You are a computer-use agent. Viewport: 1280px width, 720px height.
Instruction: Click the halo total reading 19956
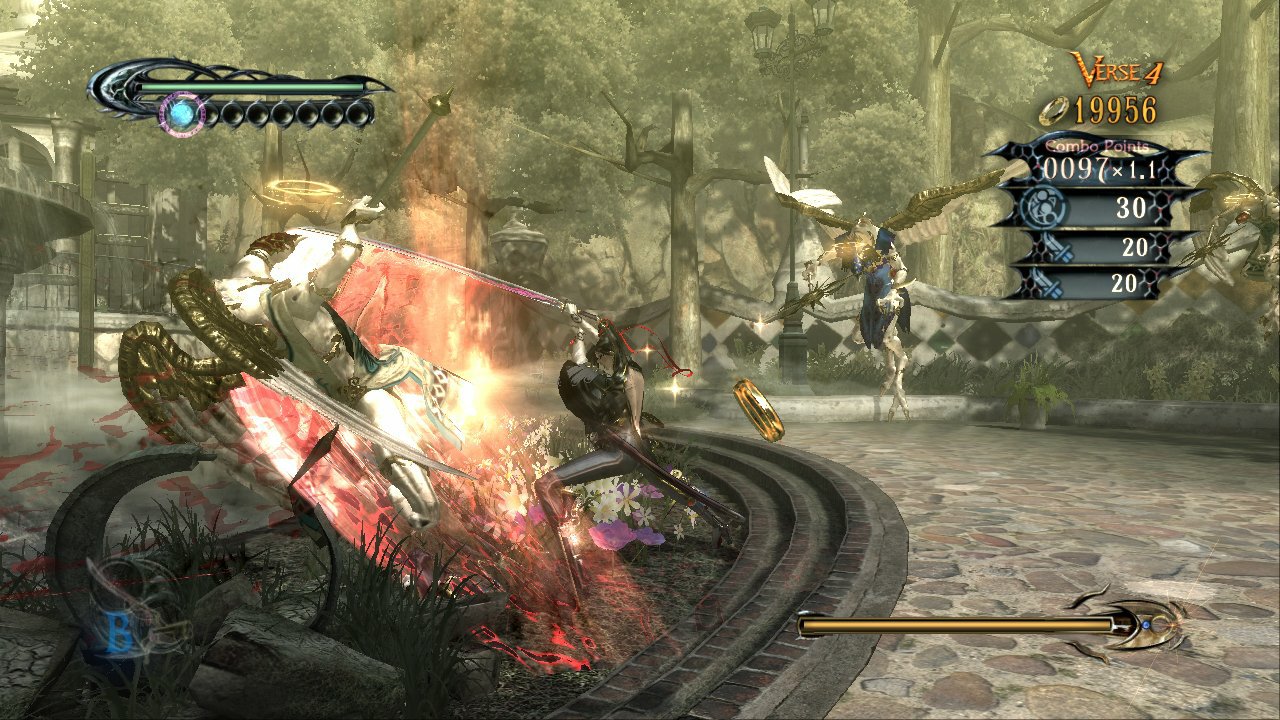1113,111
